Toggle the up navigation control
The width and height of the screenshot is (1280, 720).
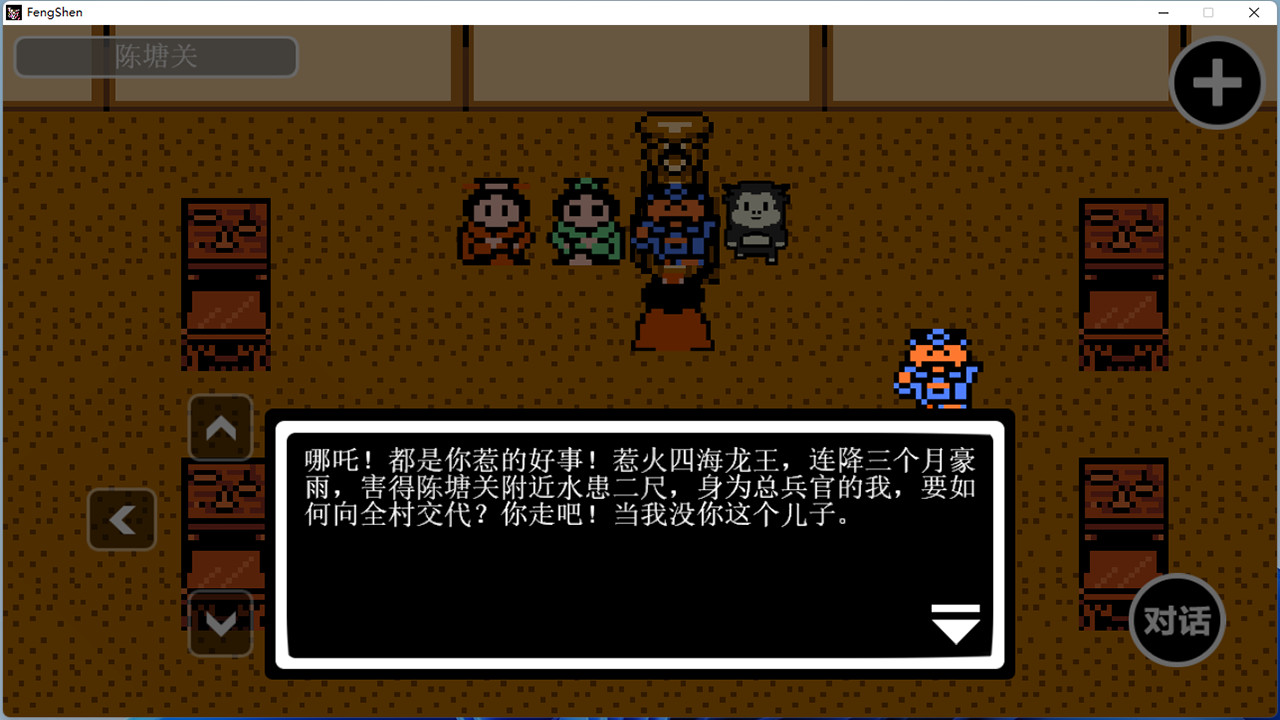[220, 428]
